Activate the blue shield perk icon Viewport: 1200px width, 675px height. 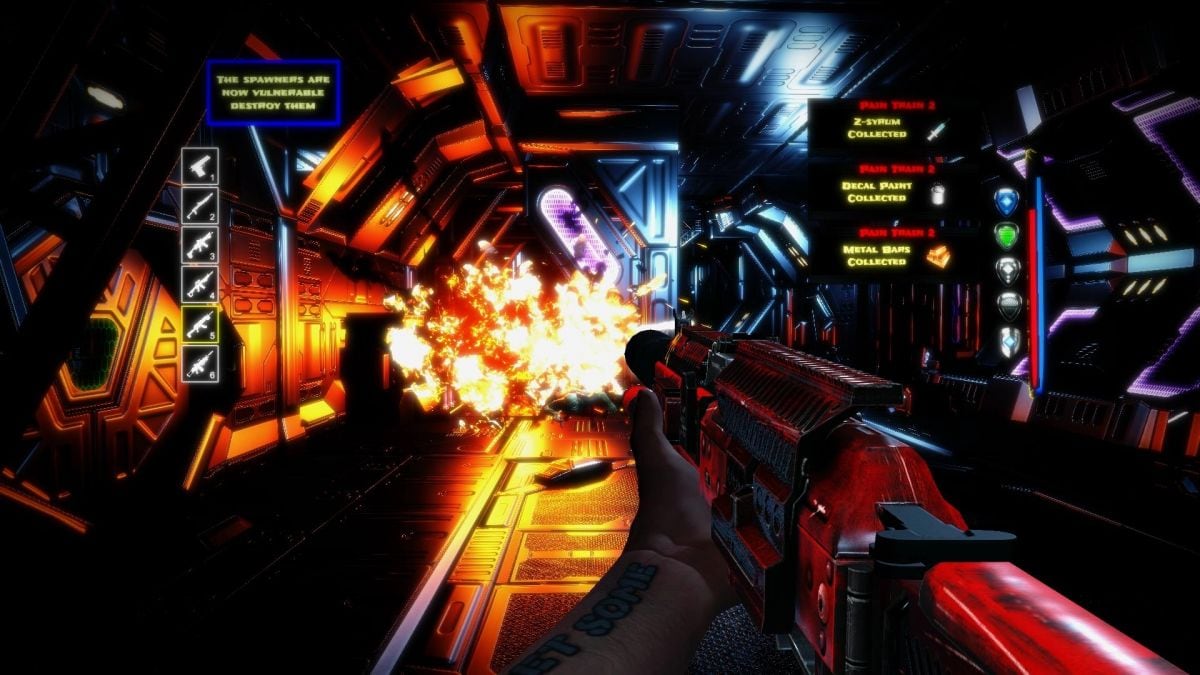1006,201
